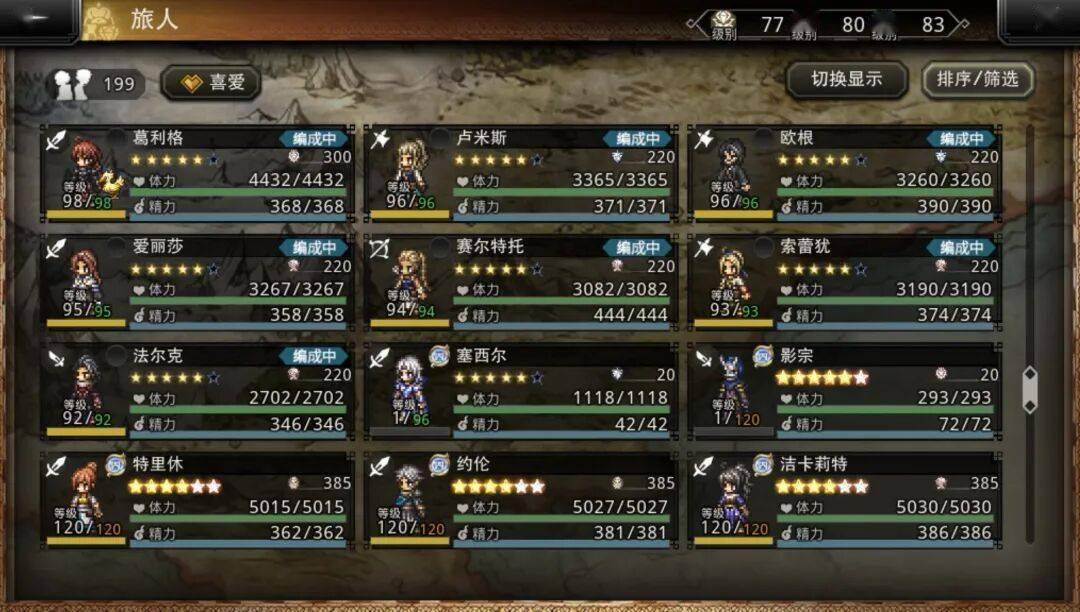
Task: Open traveler 爱丽莎's card
Action: (196, 282)
